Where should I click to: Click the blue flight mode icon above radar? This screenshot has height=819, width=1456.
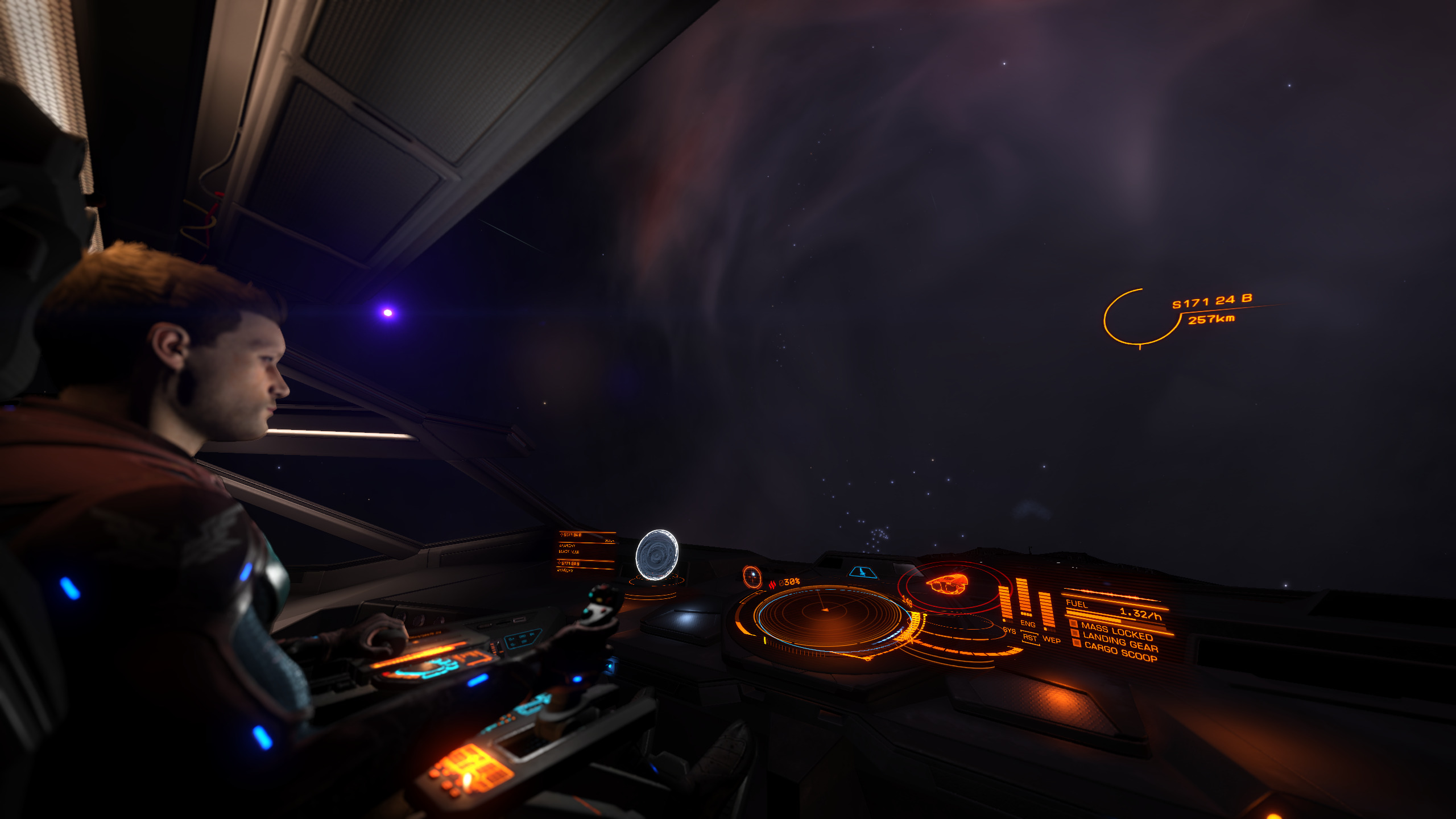[863, 572]
